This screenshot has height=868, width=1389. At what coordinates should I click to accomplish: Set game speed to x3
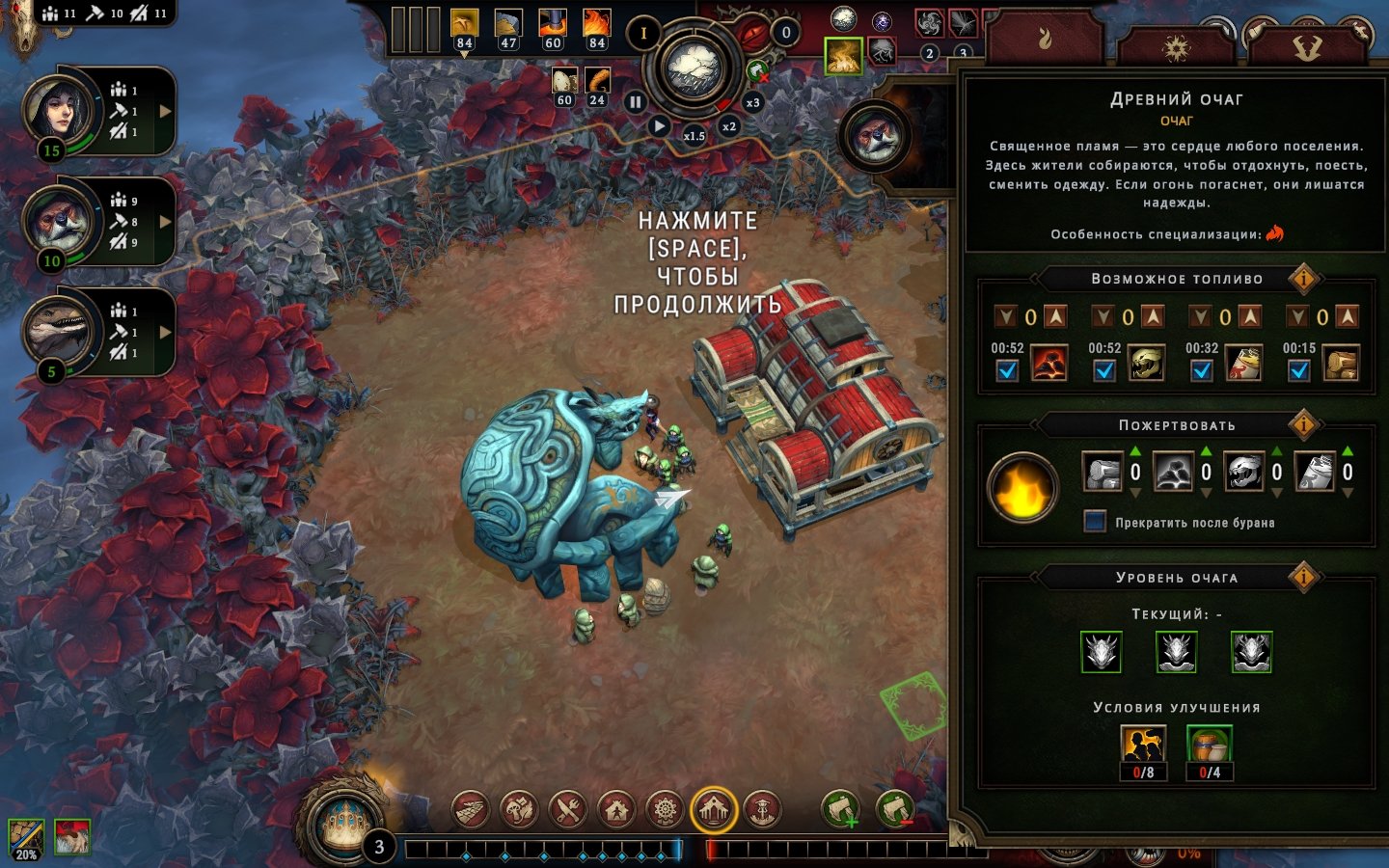[752, 102]
